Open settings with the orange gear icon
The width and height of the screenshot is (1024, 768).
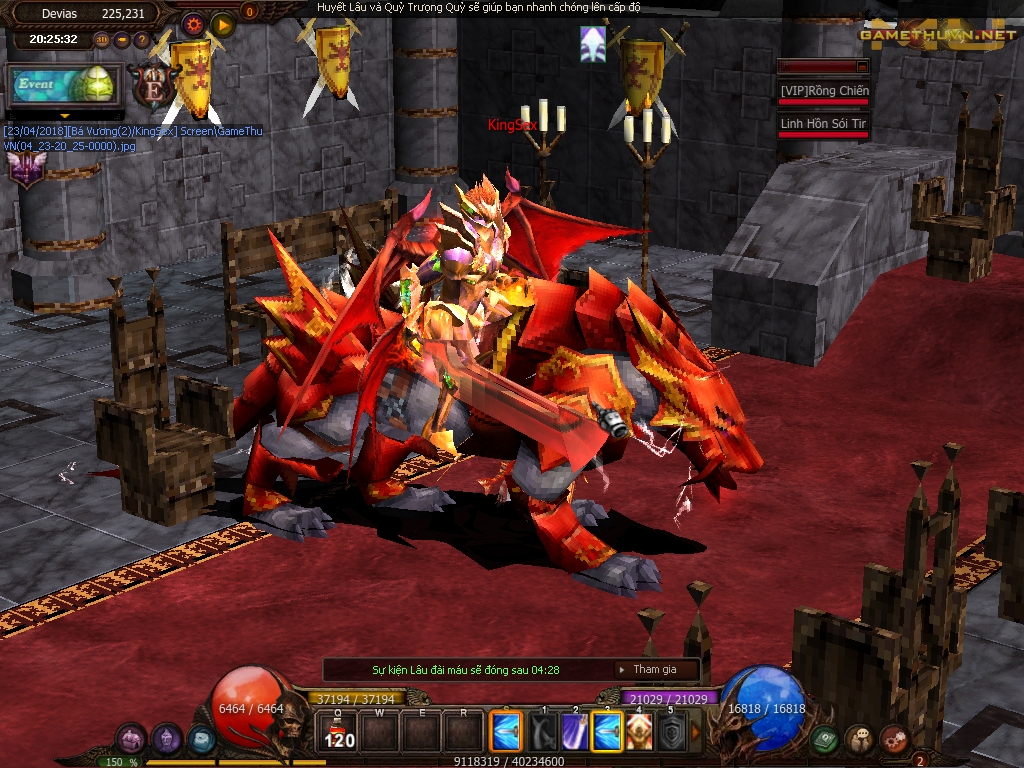tap(193, 23)
